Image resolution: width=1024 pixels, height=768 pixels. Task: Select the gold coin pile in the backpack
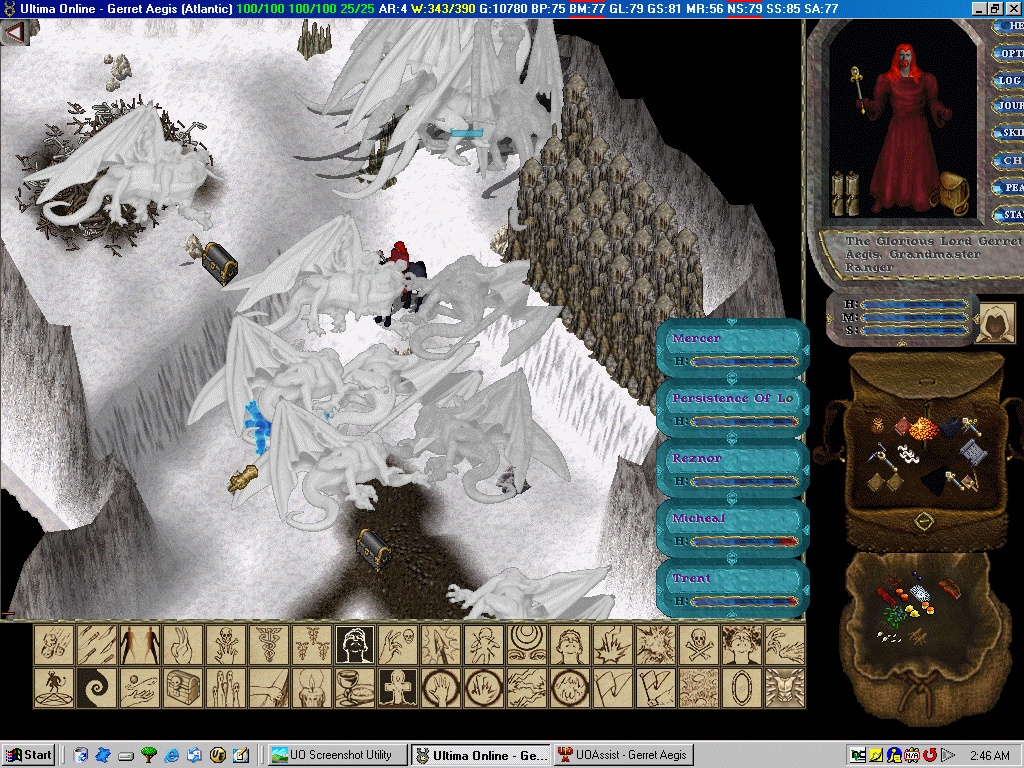(x=925, y=431)
